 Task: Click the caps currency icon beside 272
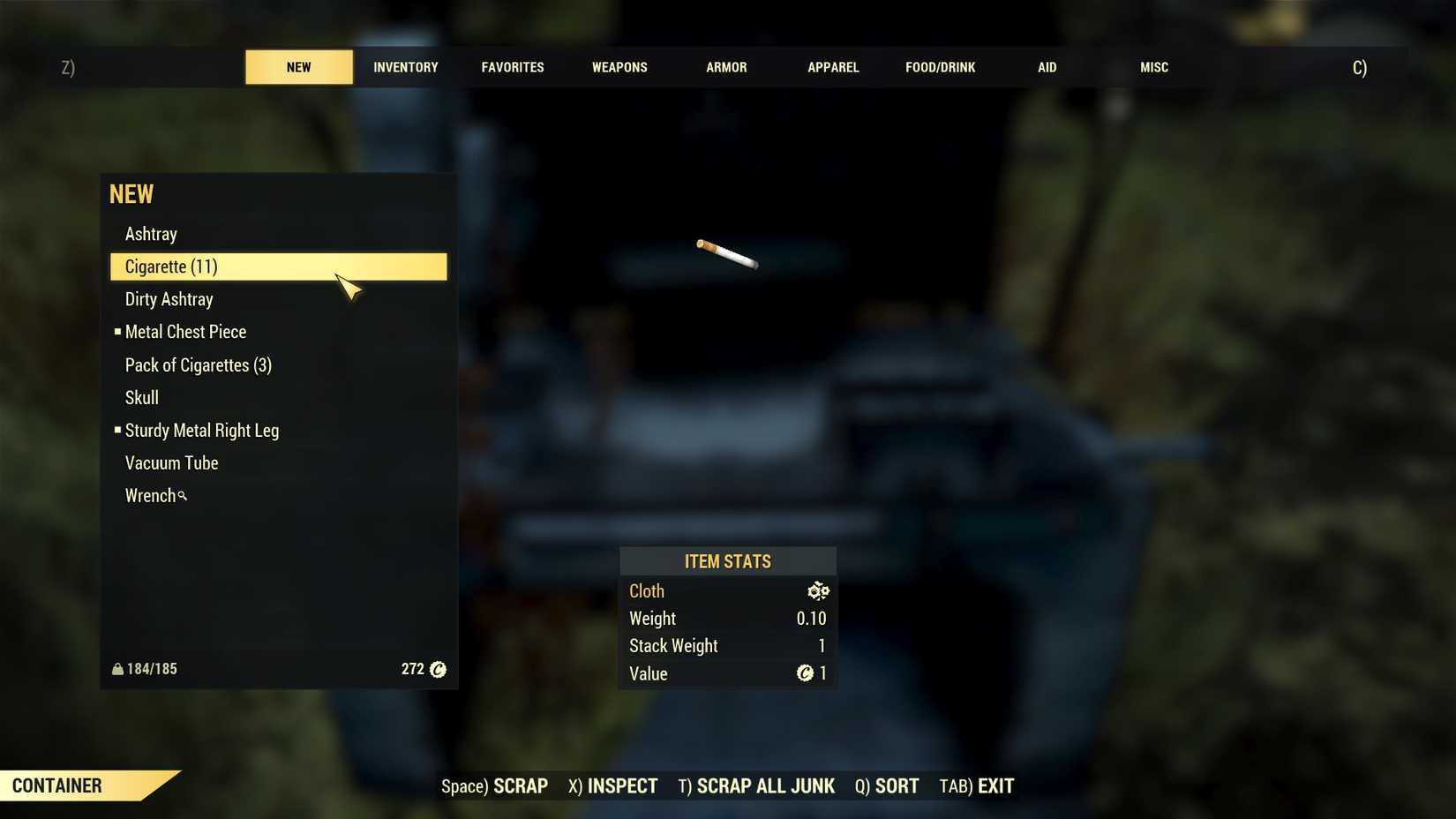point(435,669)
